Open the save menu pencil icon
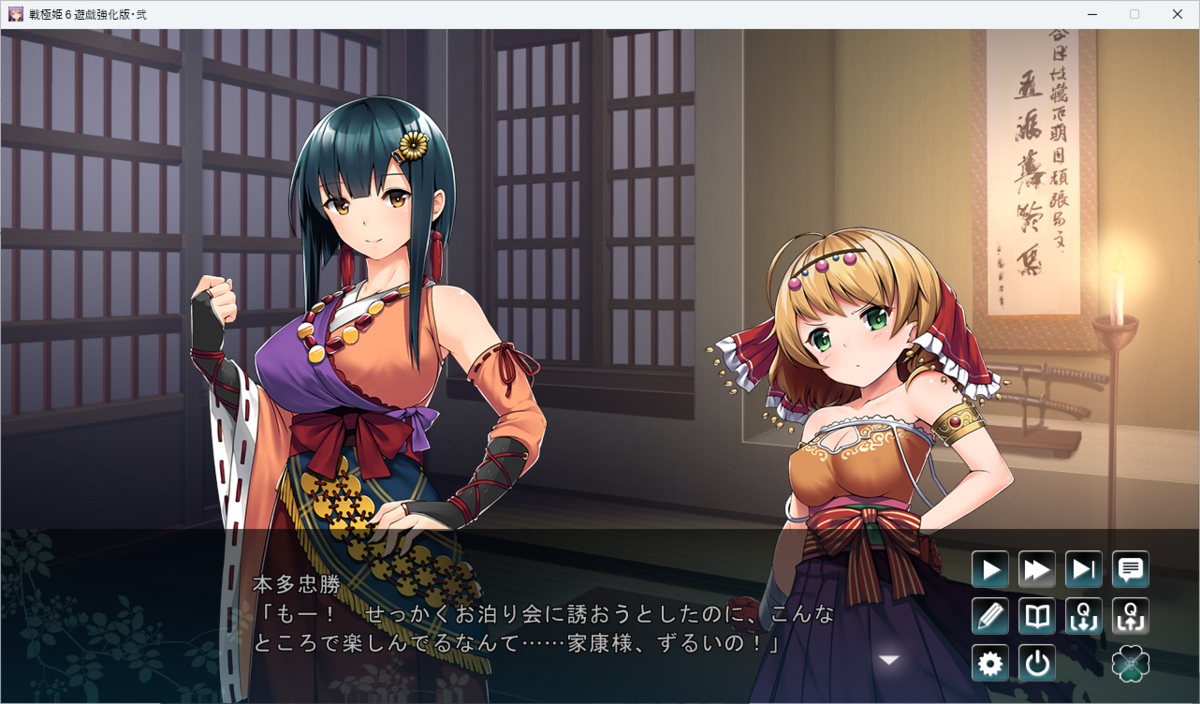This screenshot has height=704, width=1200. coord(990,617)
